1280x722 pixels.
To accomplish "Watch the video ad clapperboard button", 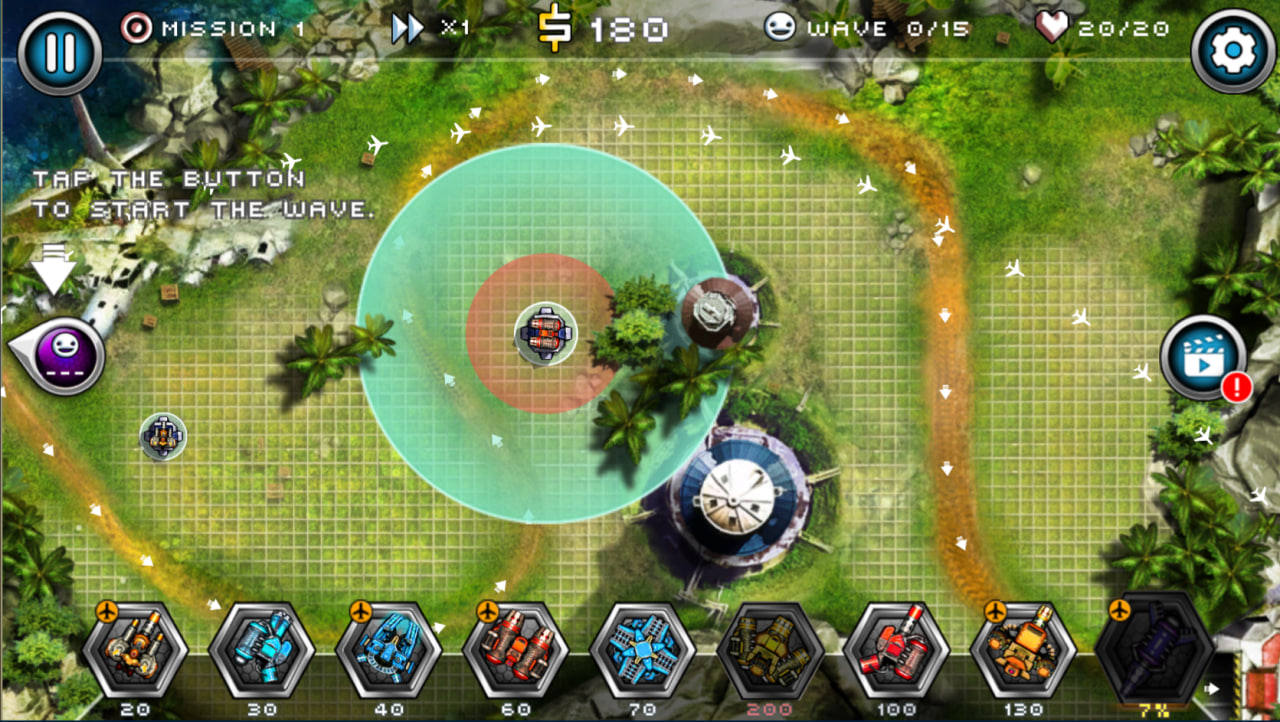I will point(1203,358).
